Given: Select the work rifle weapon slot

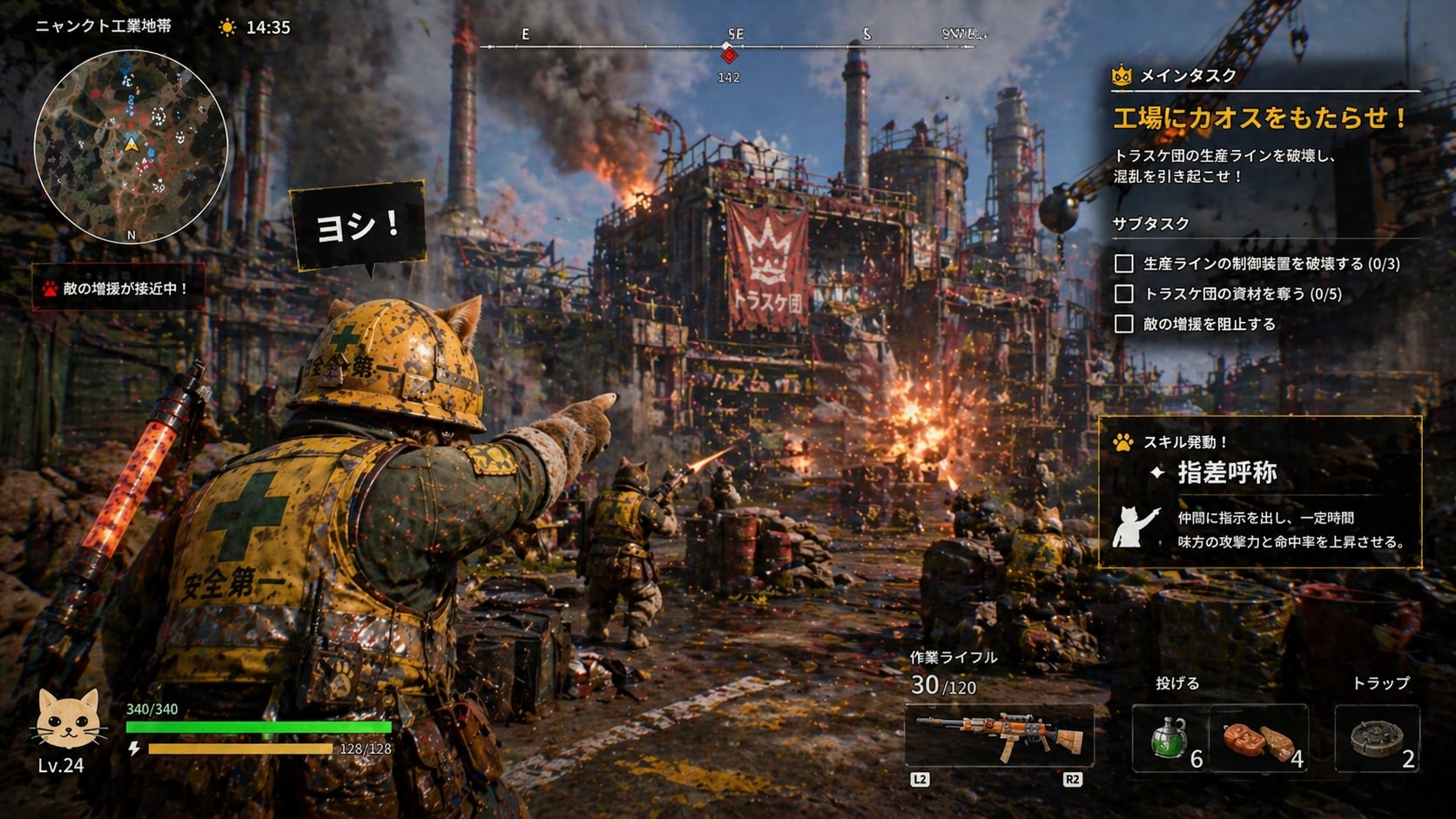Looking at the screenshot, I should pyautogui.click(x=999, y=736).
